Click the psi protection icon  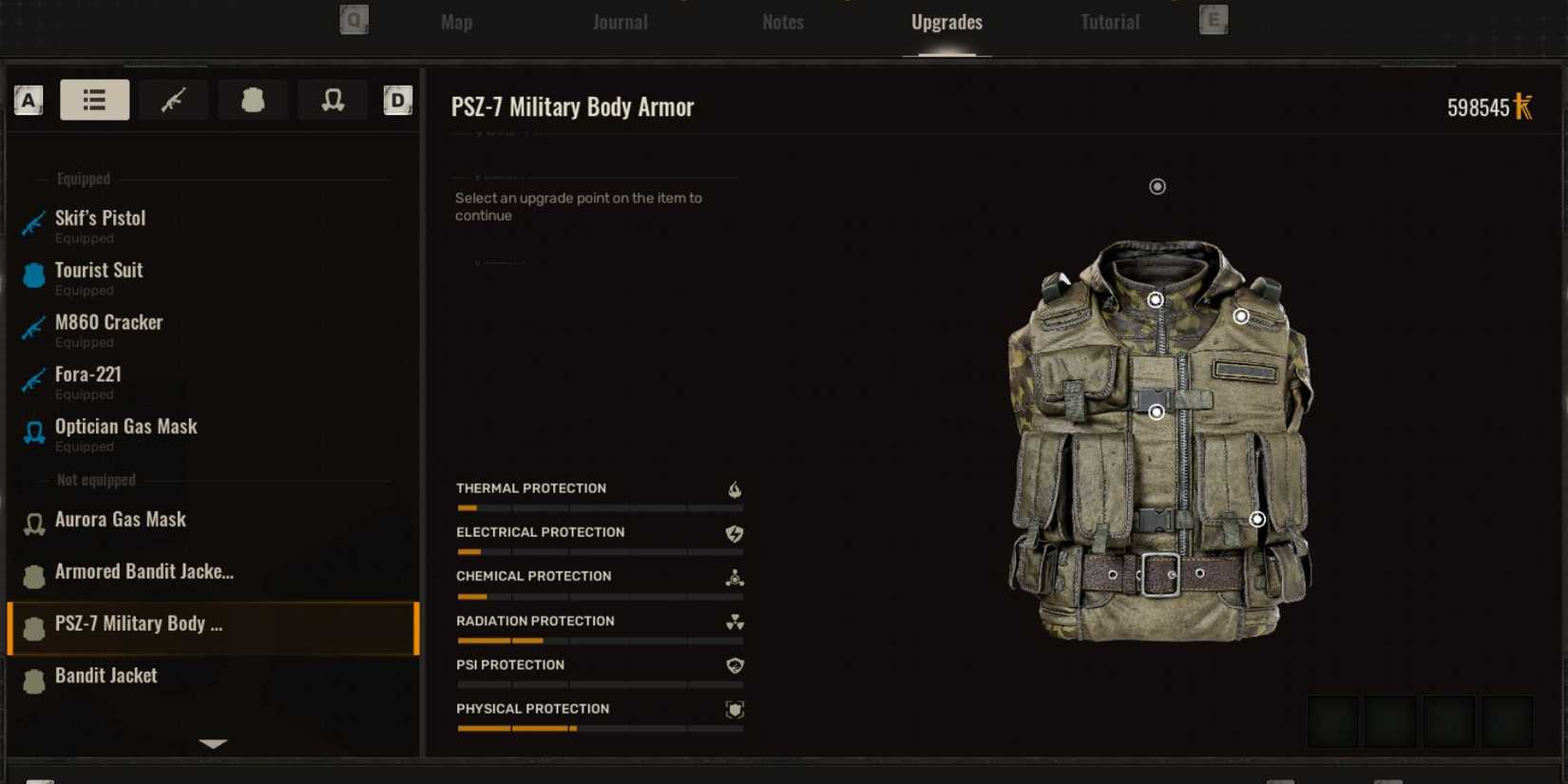click(733, 666)
